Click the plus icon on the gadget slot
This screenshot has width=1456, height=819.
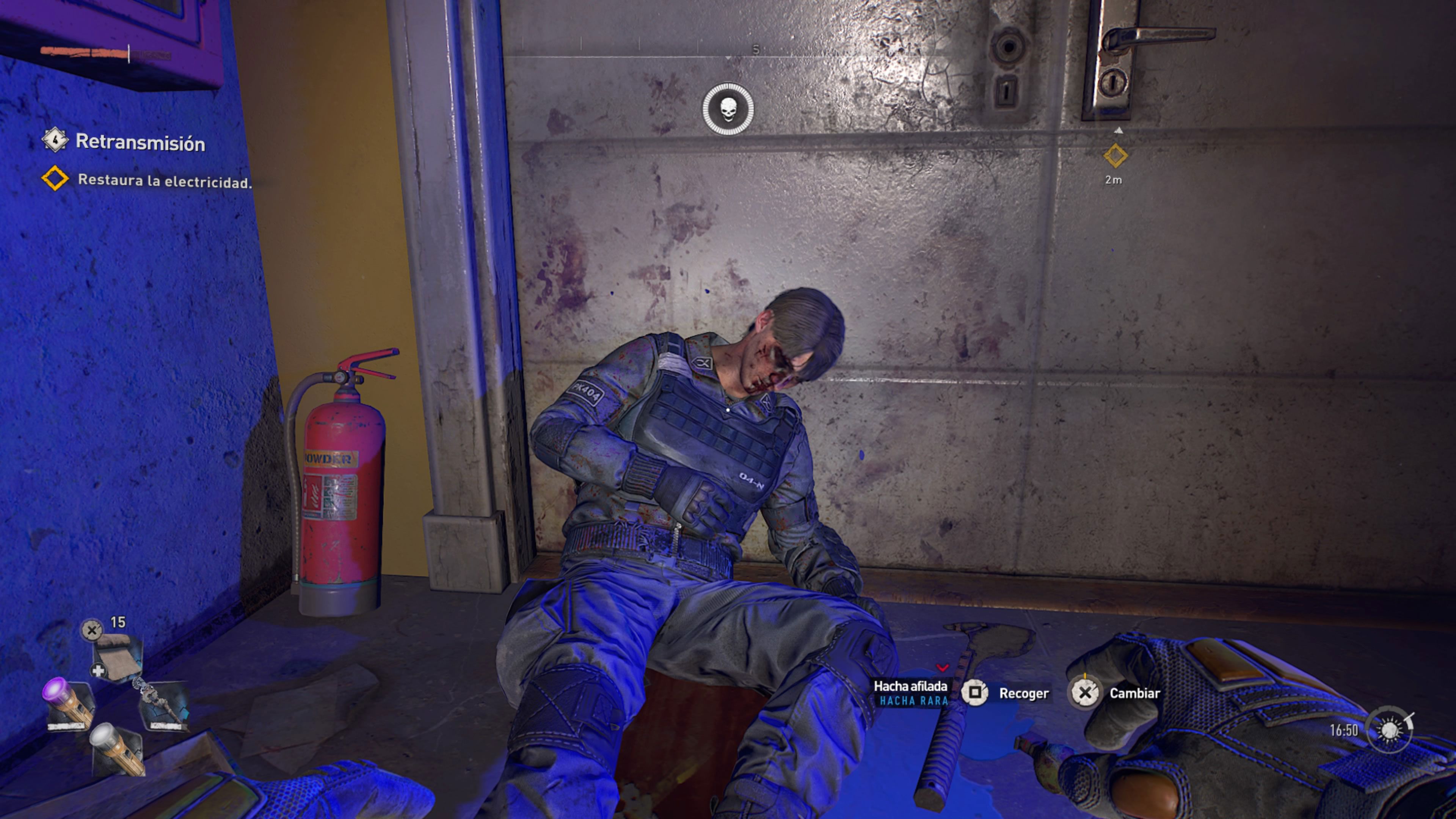tap(99, 670)
